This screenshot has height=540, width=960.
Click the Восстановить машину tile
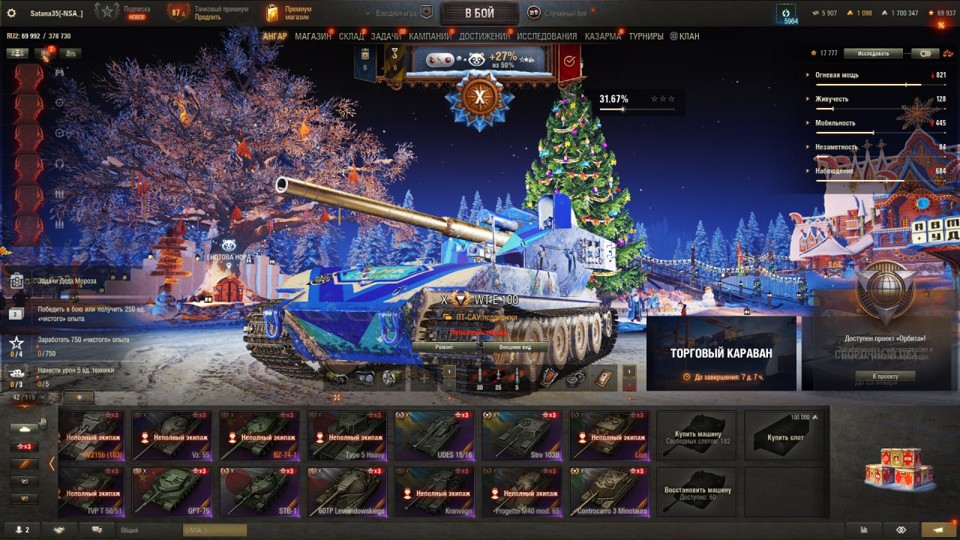tap(696, 491)
